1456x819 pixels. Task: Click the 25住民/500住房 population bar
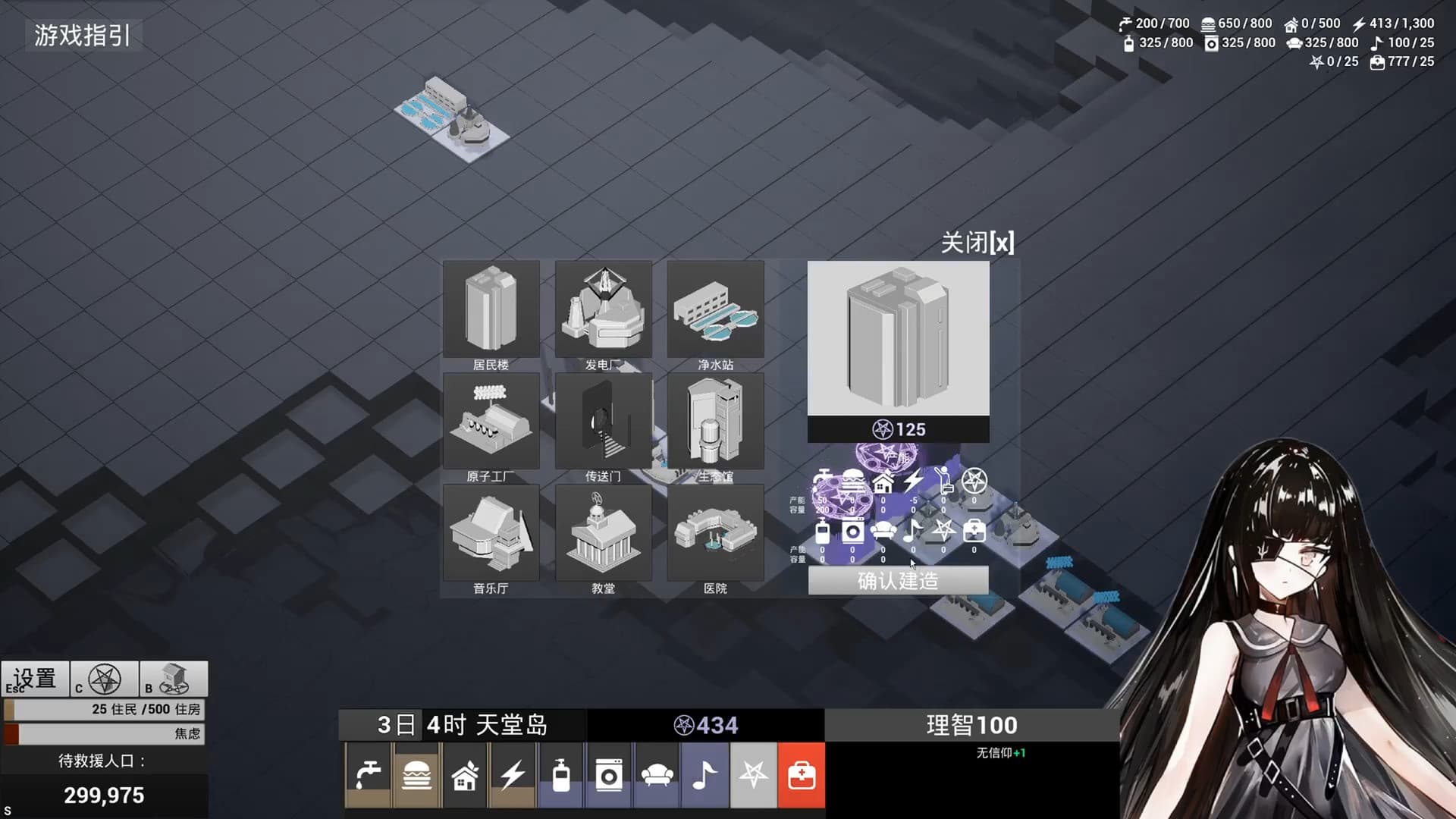pyautogui.click(x=104, y=711)
